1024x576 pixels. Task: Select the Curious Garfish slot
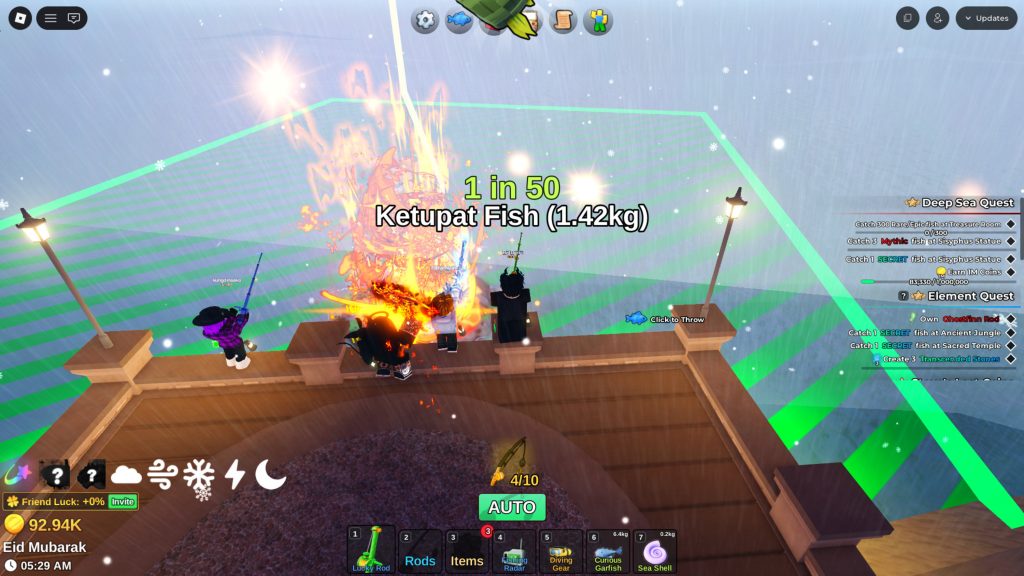pos(608,551)
